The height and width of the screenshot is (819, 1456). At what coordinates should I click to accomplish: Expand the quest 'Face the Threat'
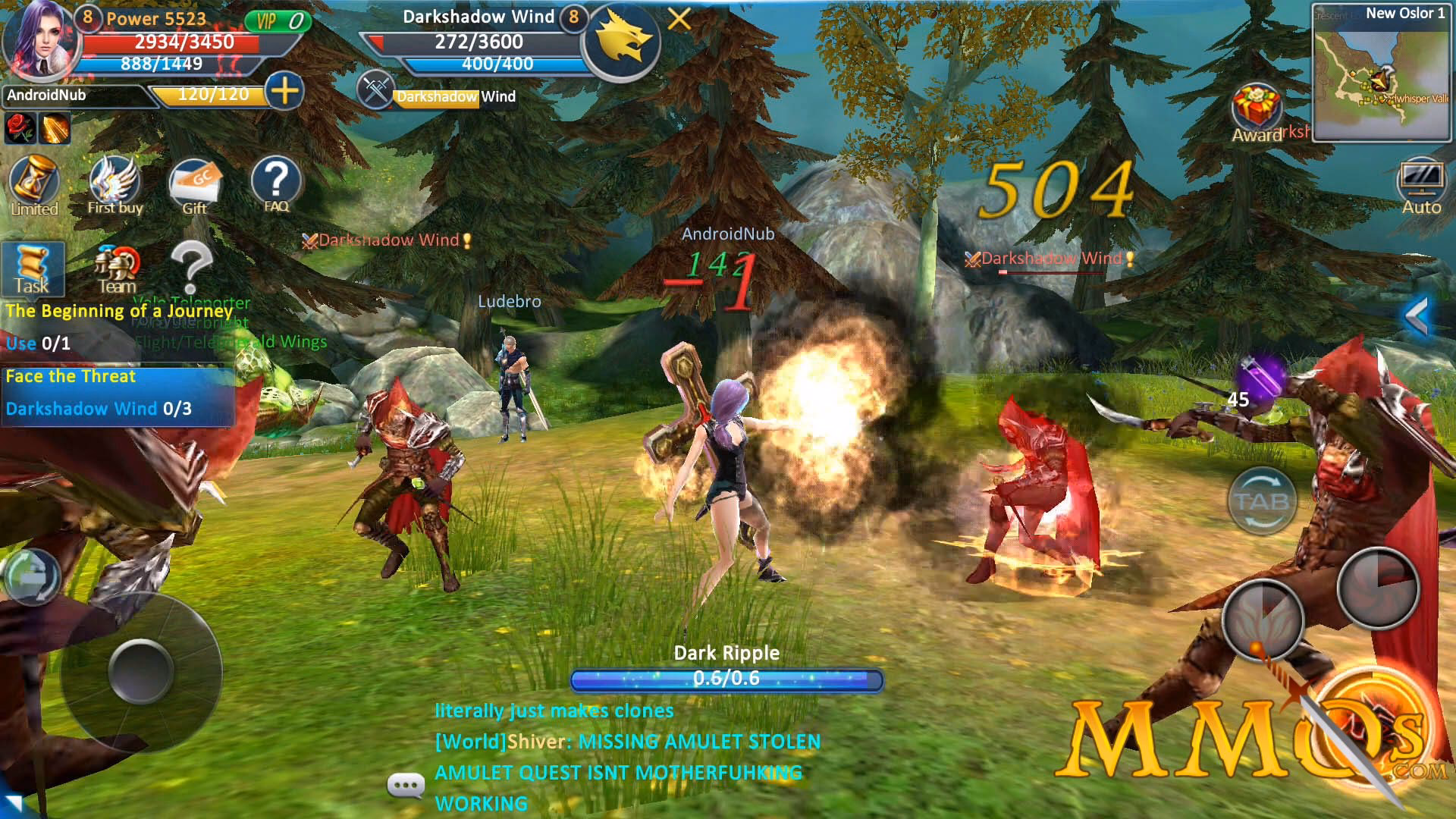pyautogui.click(x=70, y=376)
